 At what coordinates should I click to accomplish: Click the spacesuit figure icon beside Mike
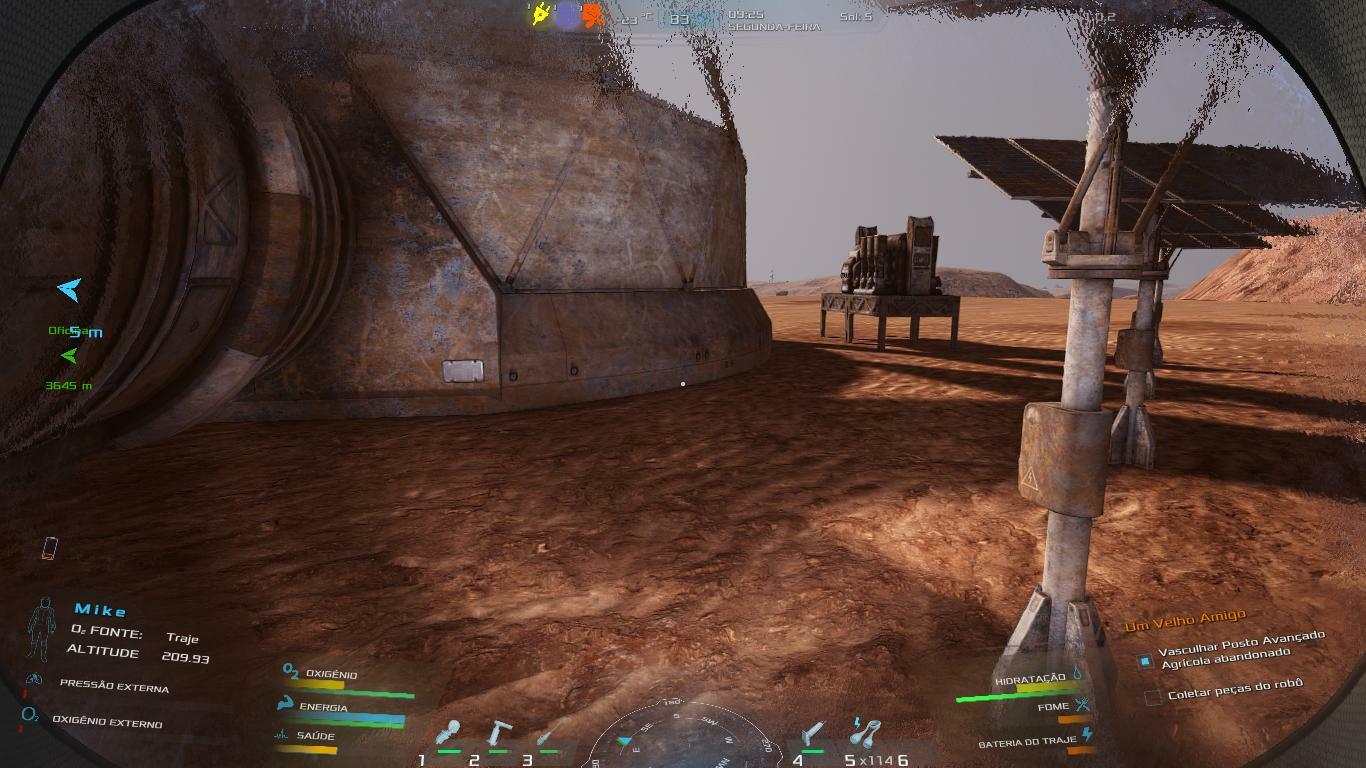42,628
